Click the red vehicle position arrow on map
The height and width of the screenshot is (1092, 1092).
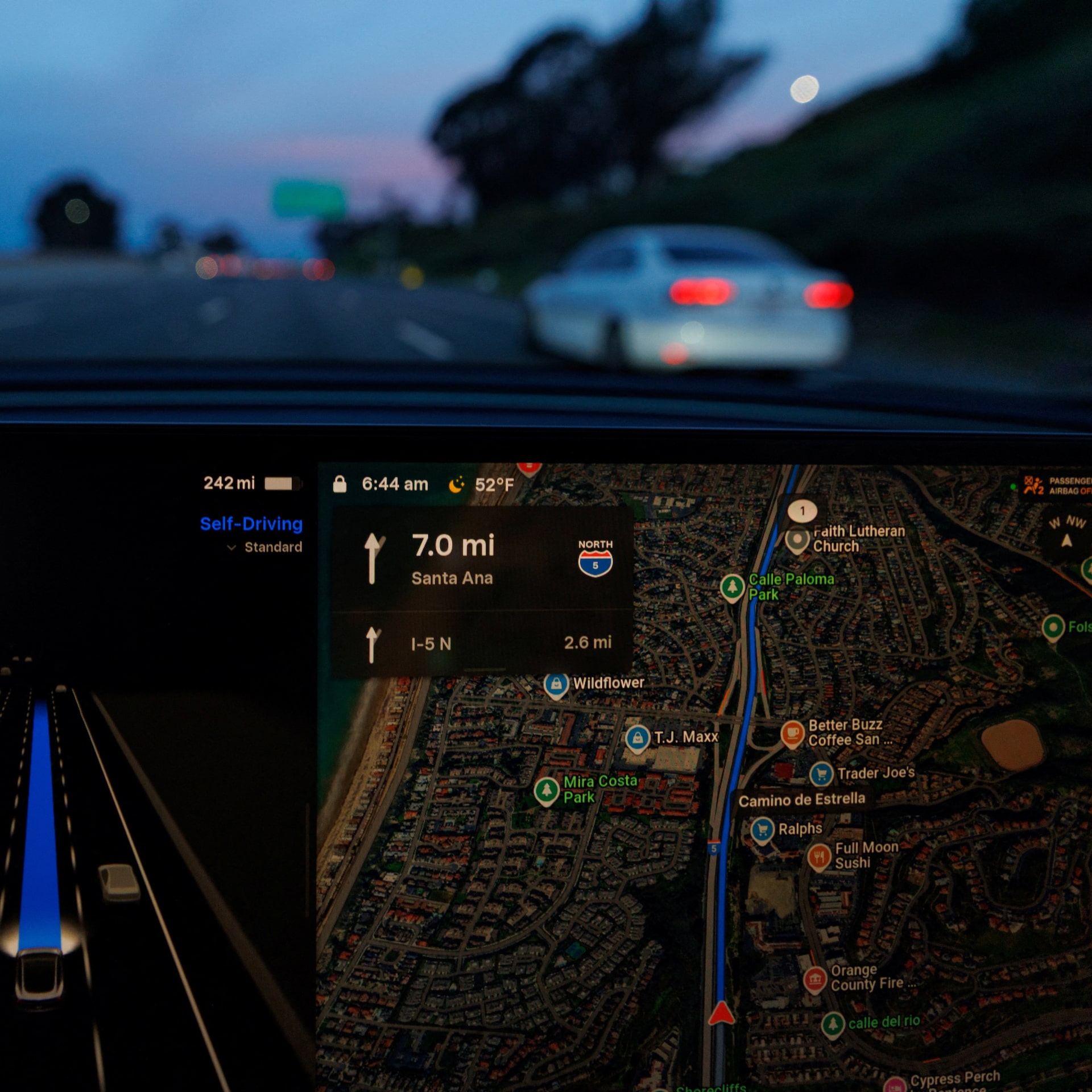click(x=721, y=1013)
